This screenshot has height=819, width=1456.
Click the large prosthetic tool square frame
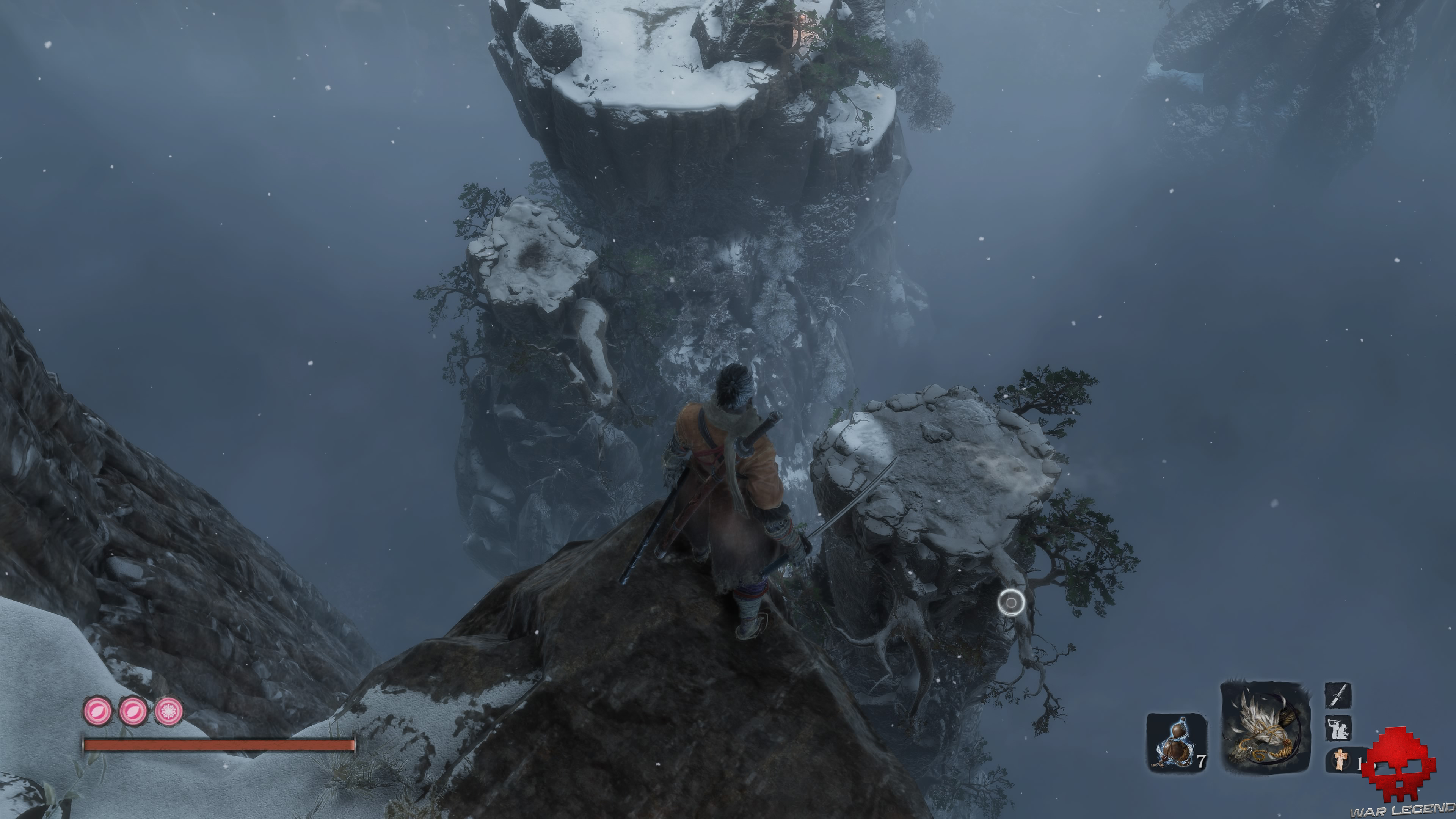[1266, 731]
